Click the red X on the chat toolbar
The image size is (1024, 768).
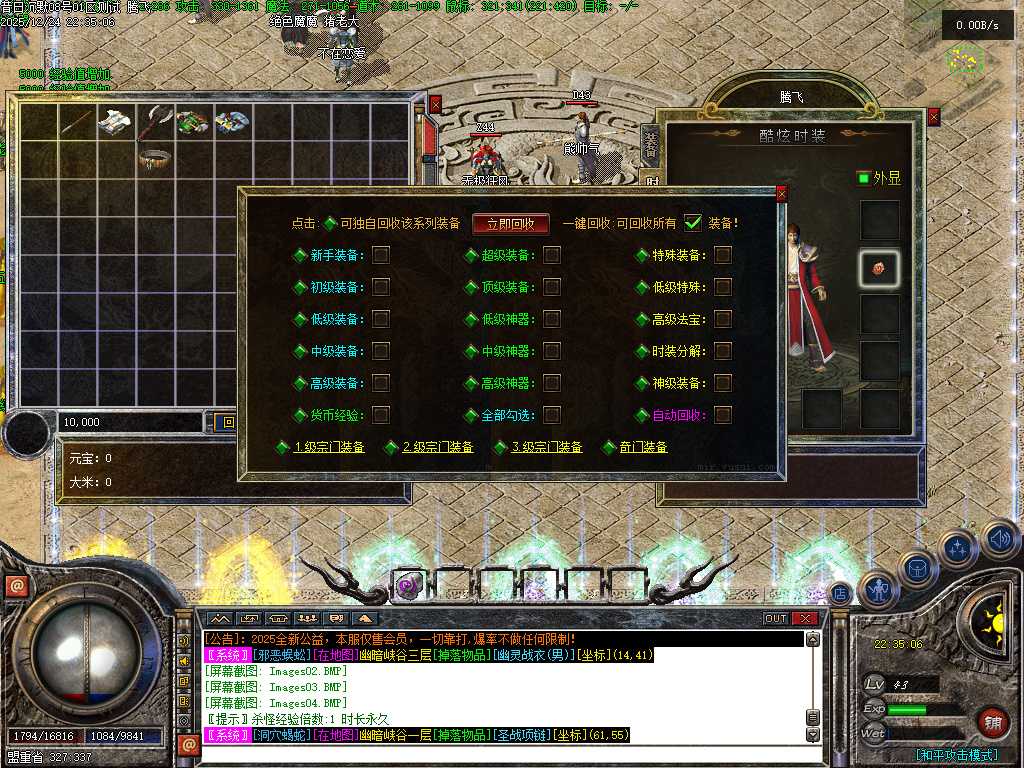click(x=805, y=619)
